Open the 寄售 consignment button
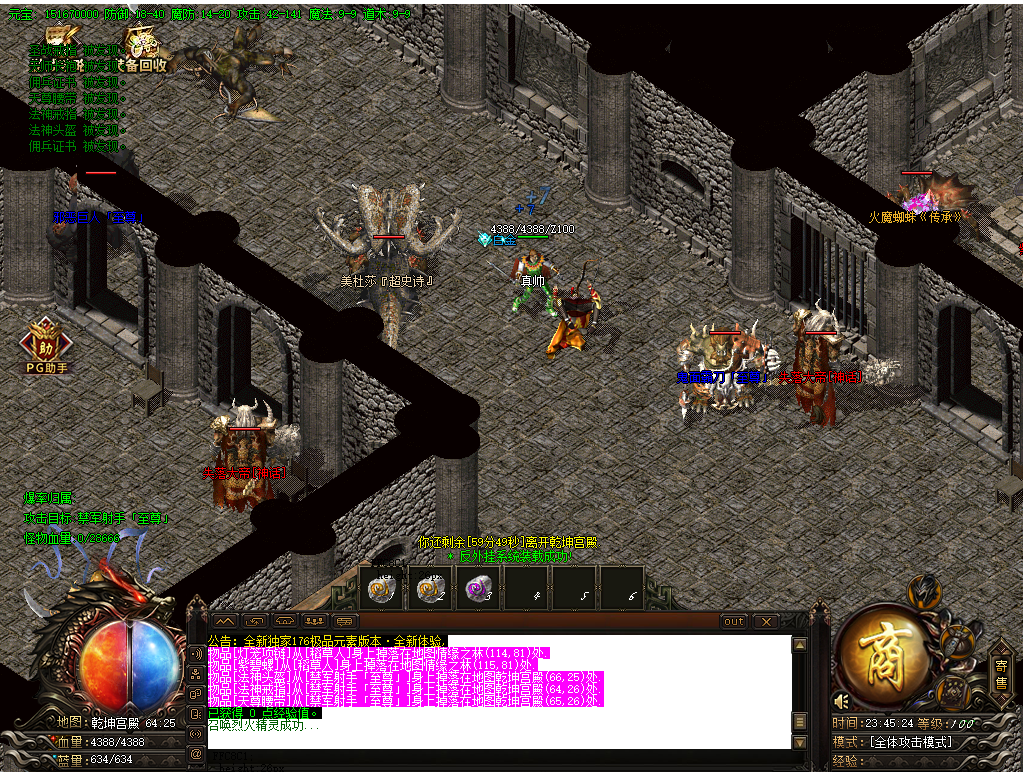1023x772 pixels. click(1001, 674)
